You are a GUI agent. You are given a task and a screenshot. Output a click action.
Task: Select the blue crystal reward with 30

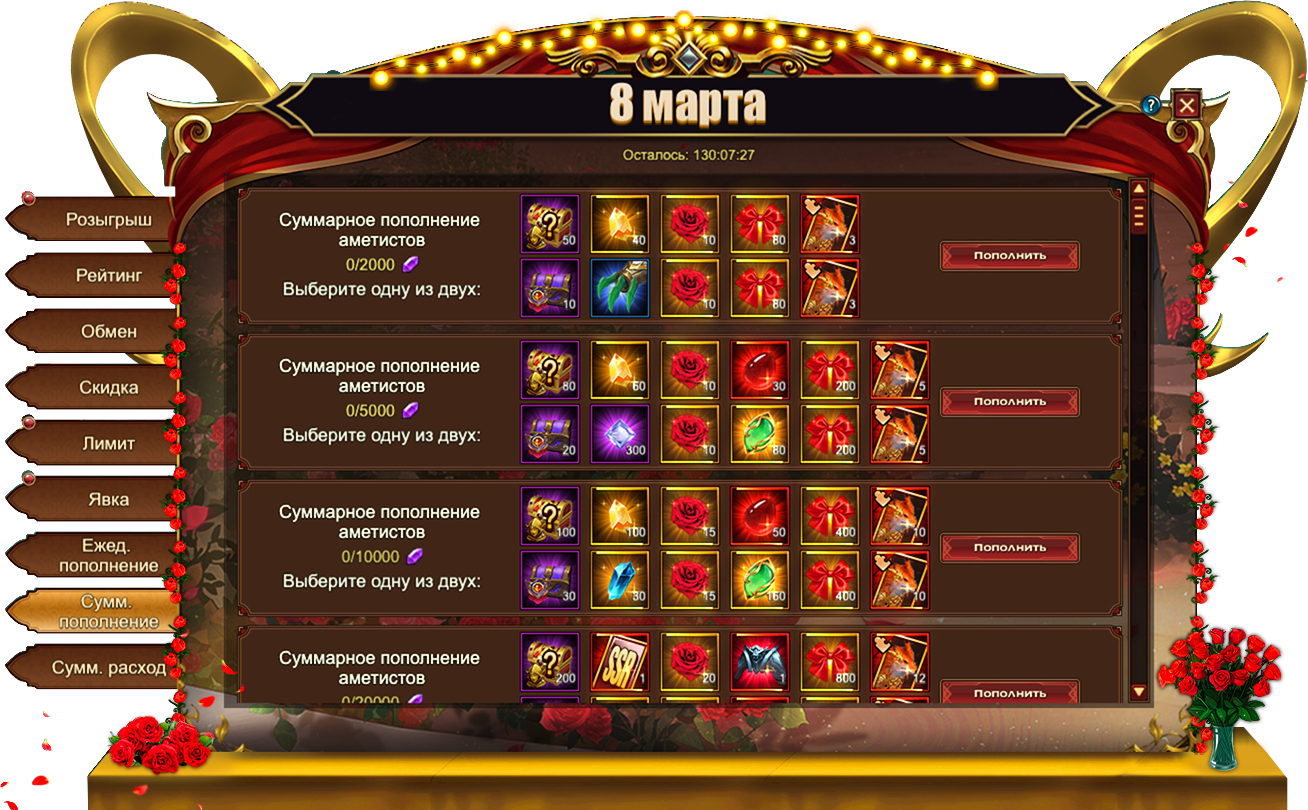[x=620, y=580]
